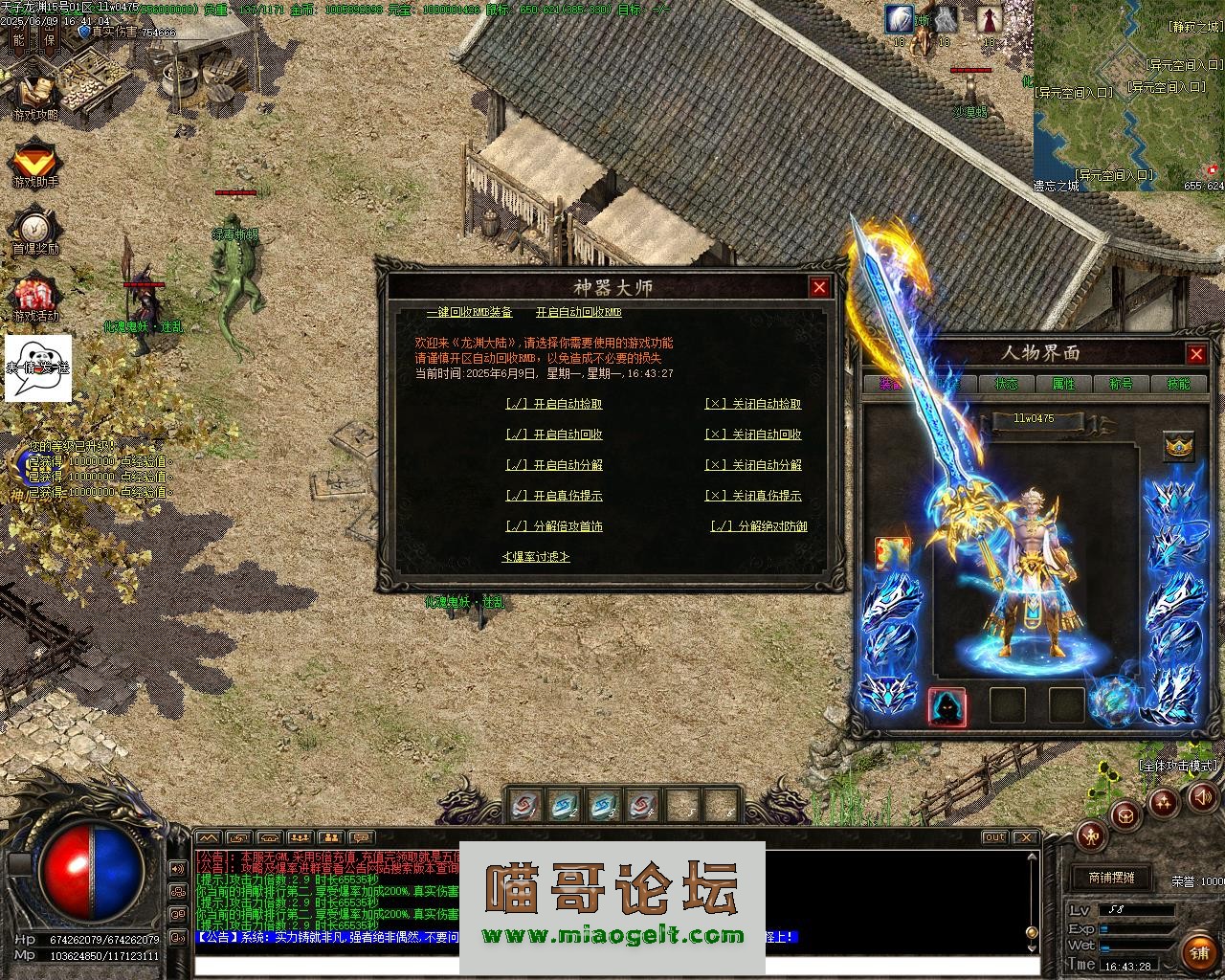Close the 人物界面 character panel

coord(1196,354)
